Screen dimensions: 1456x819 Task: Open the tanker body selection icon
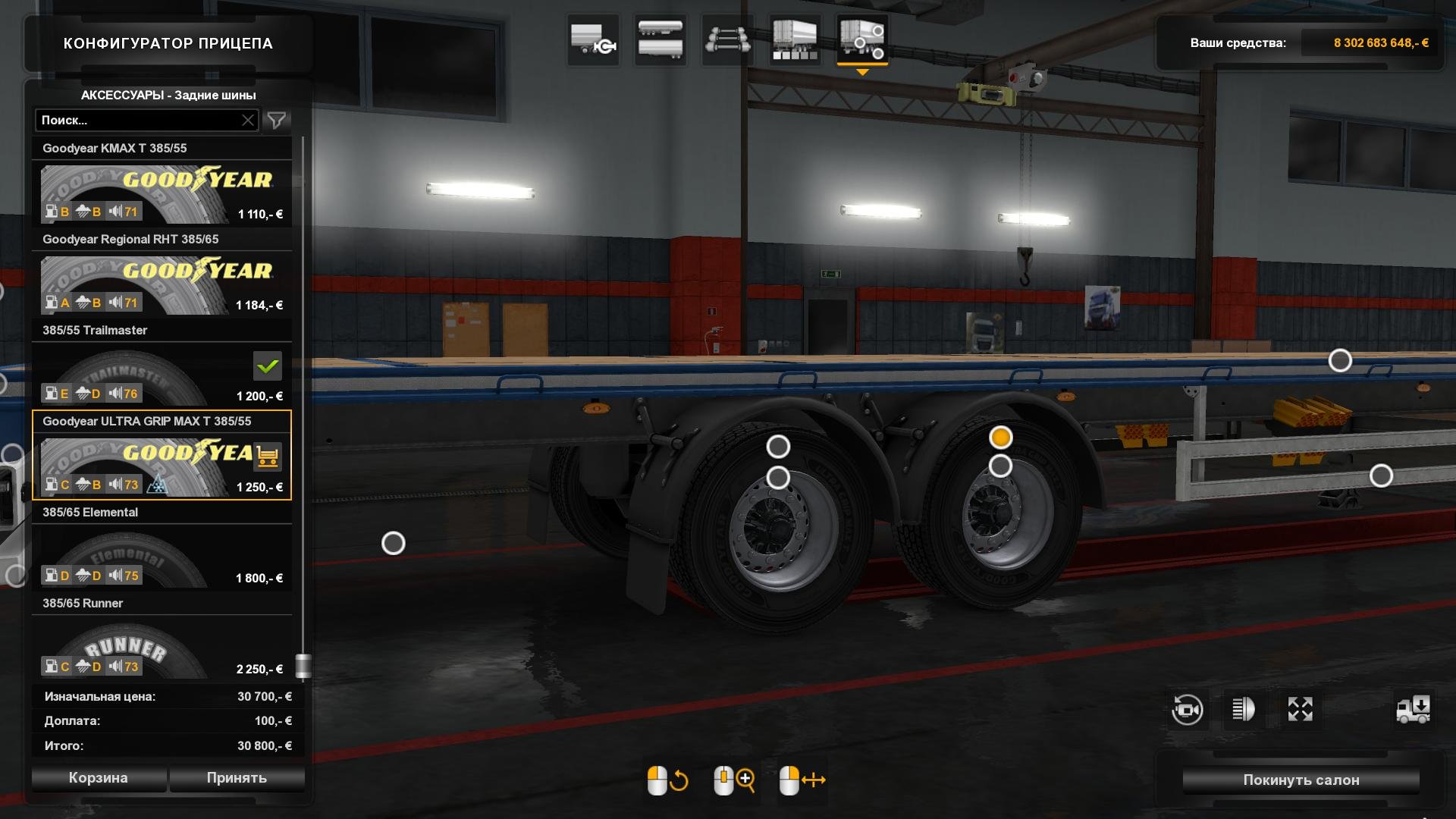[659, 39]
